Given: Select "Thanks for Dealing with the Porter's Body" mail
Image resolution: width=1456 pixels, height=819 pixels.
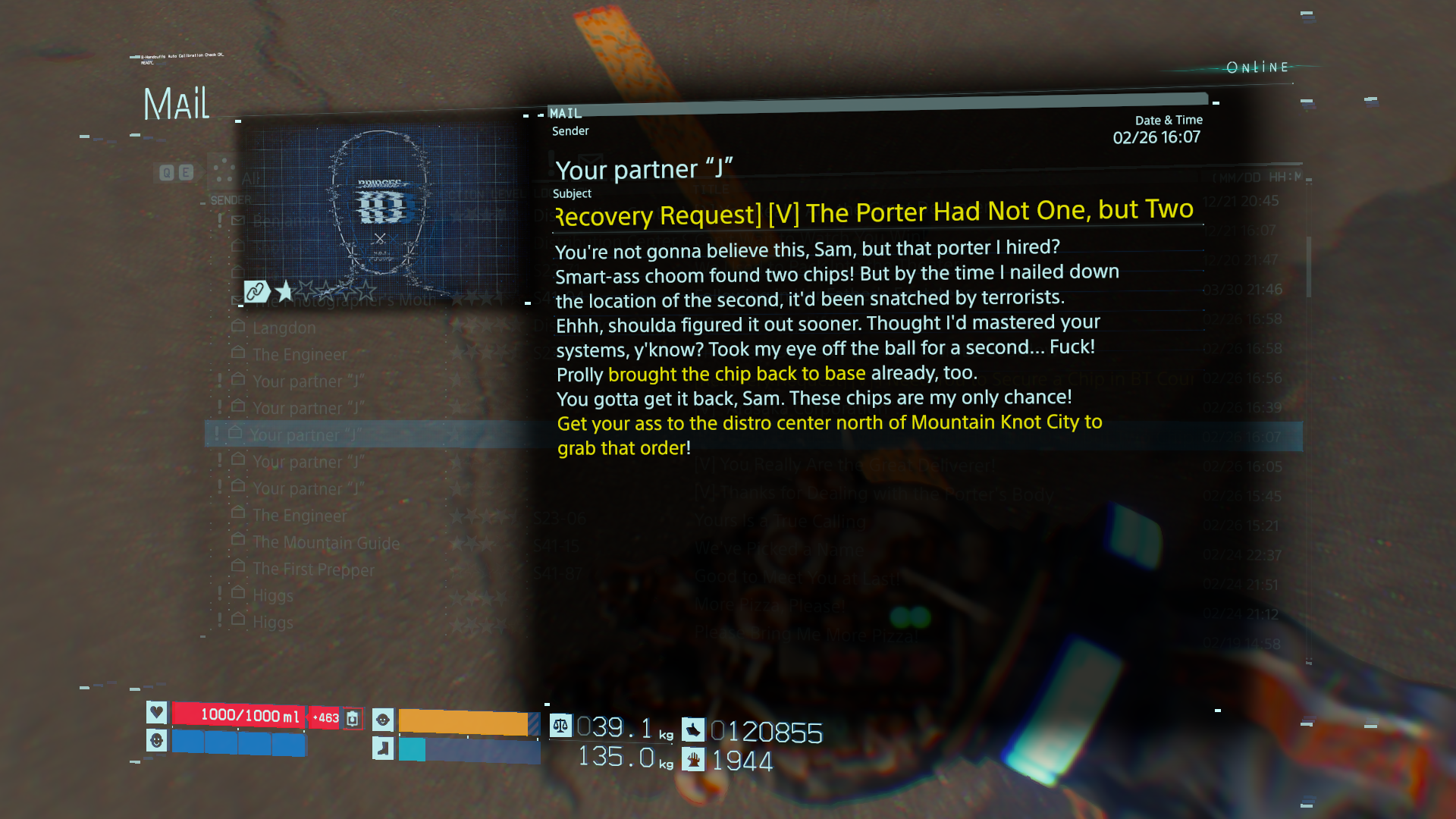Looking at the screenshot, I should pos(308,489).
